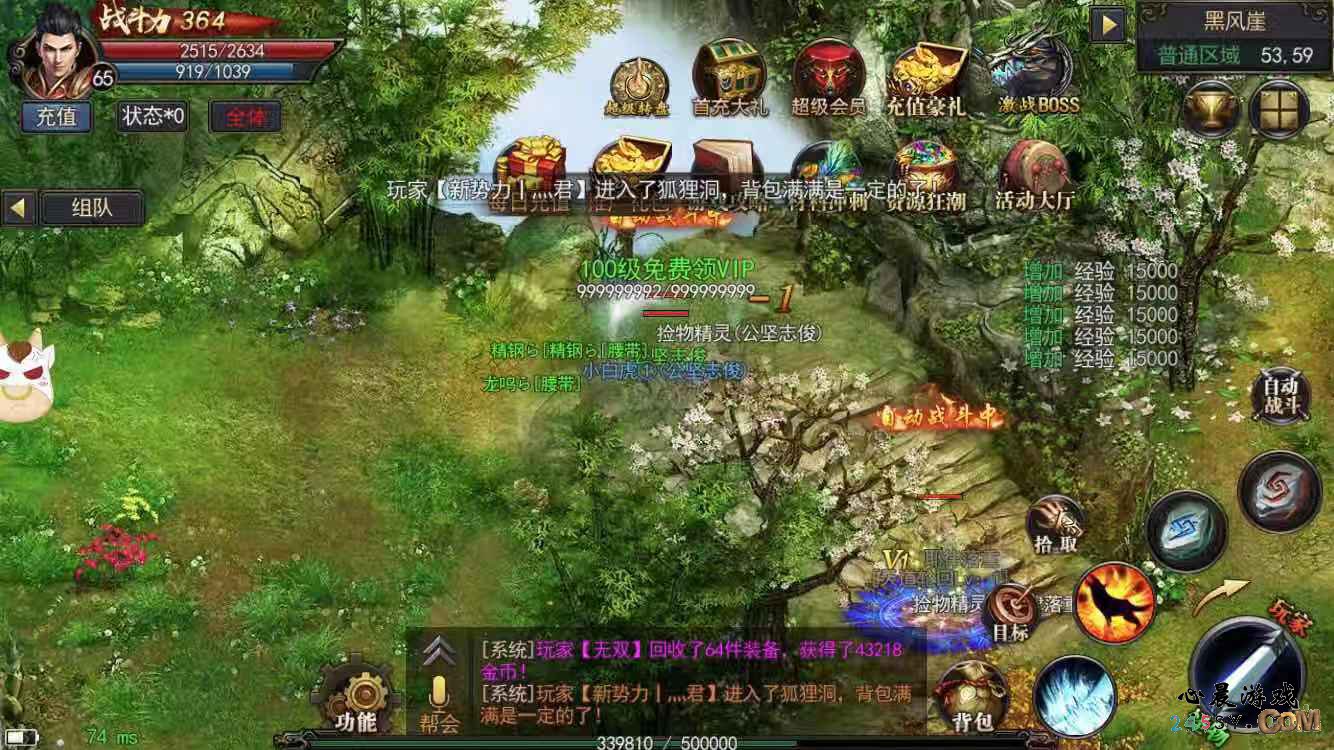Open the 超级会员 VIP panel

(828, 70)
